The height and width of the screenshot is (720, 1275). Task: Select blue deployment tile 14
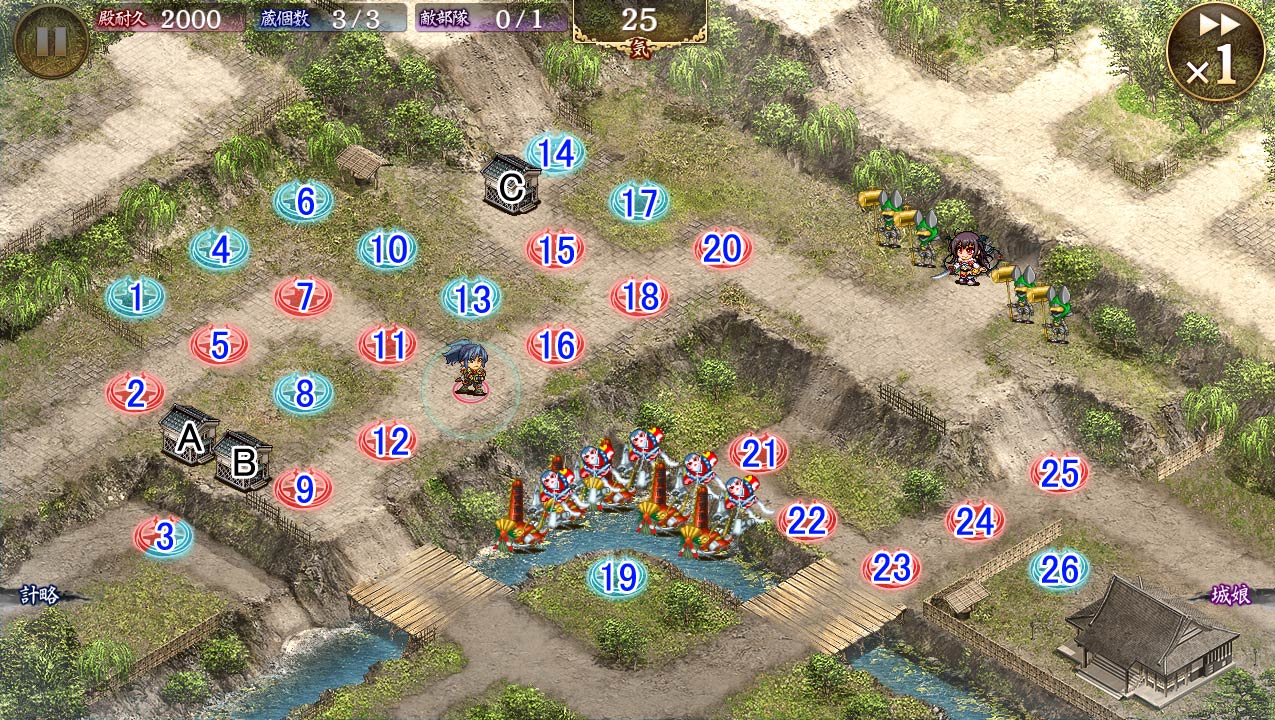click(x=555, y=153)
